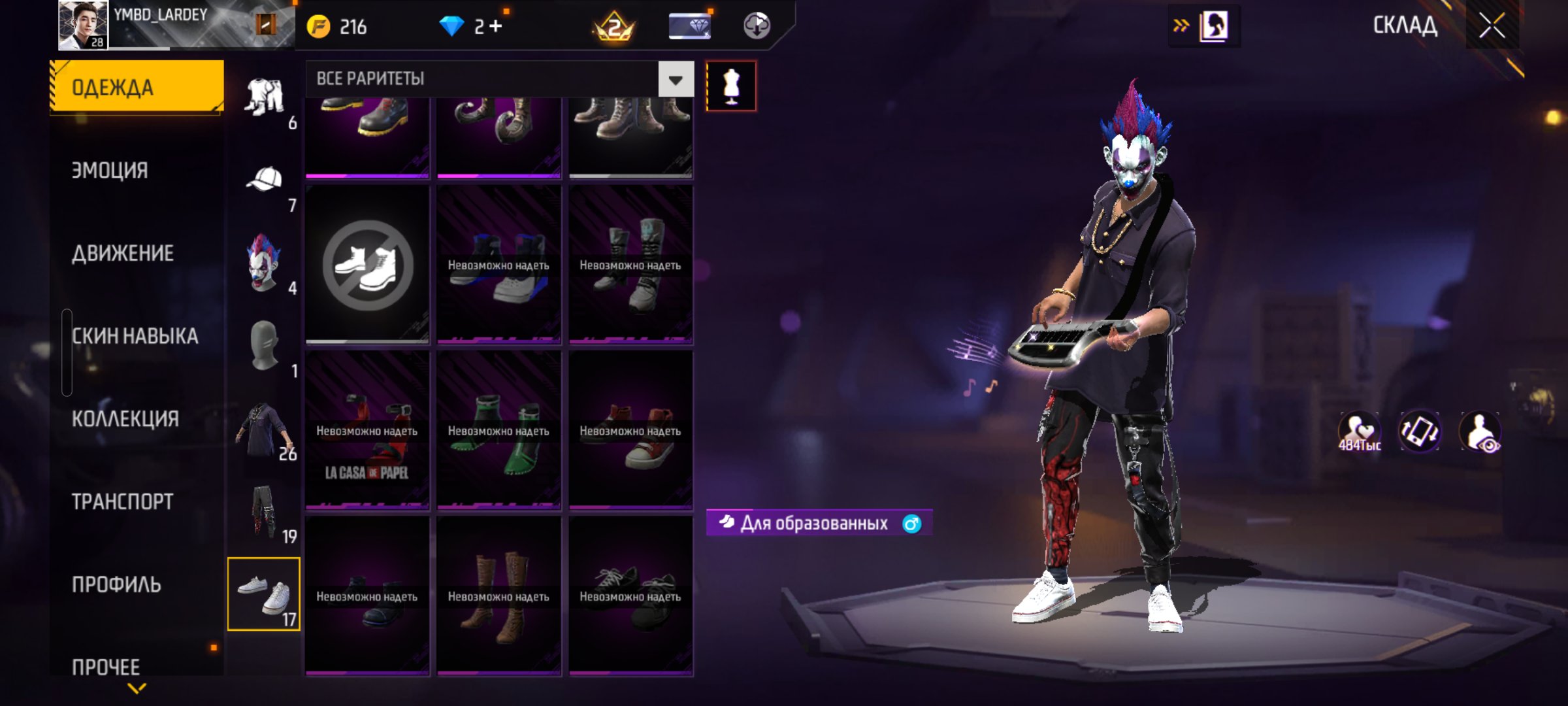
Task: Select the white cap headwear subcategory
Action: click(264, 180)
